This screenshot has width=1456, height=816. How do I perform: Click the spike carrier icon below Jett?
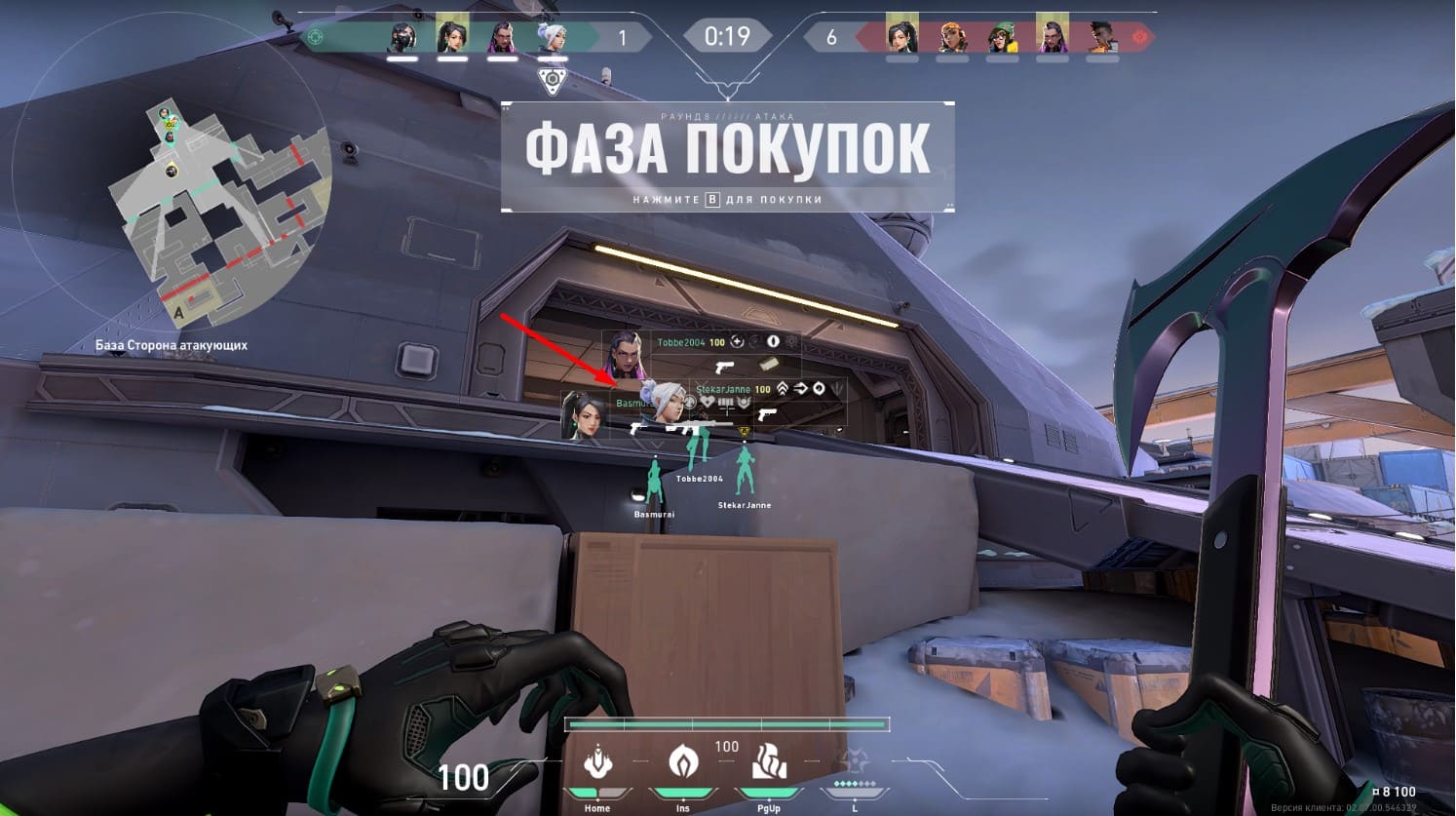coord(553,80)
